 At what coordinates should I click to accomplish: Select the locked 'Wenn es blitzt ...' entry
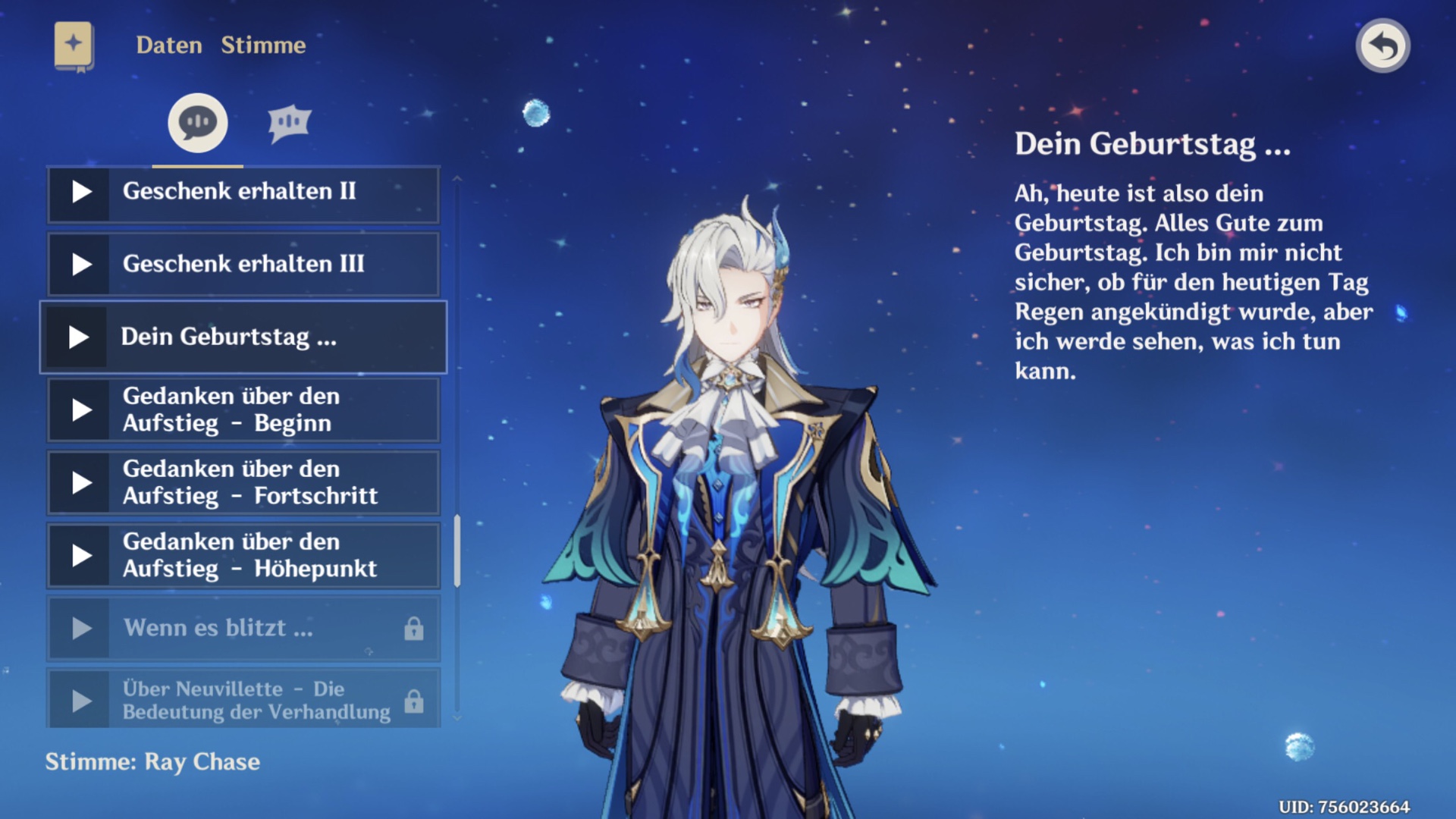[227, 629]
